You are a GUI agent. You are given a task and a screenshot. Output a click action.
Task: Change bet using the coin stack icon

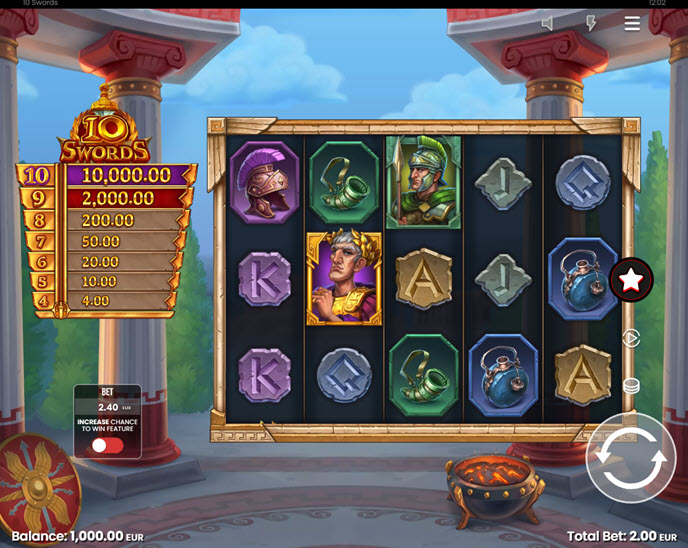(x=631, y=386)
